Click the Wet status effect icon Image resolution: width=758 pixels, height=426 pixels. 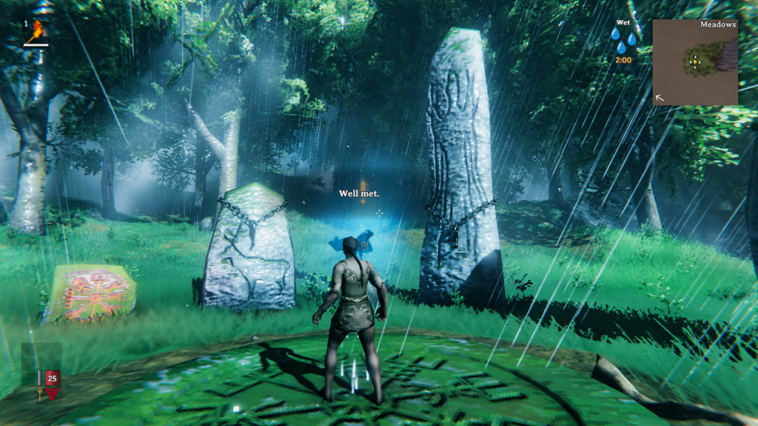coord(623,42)
